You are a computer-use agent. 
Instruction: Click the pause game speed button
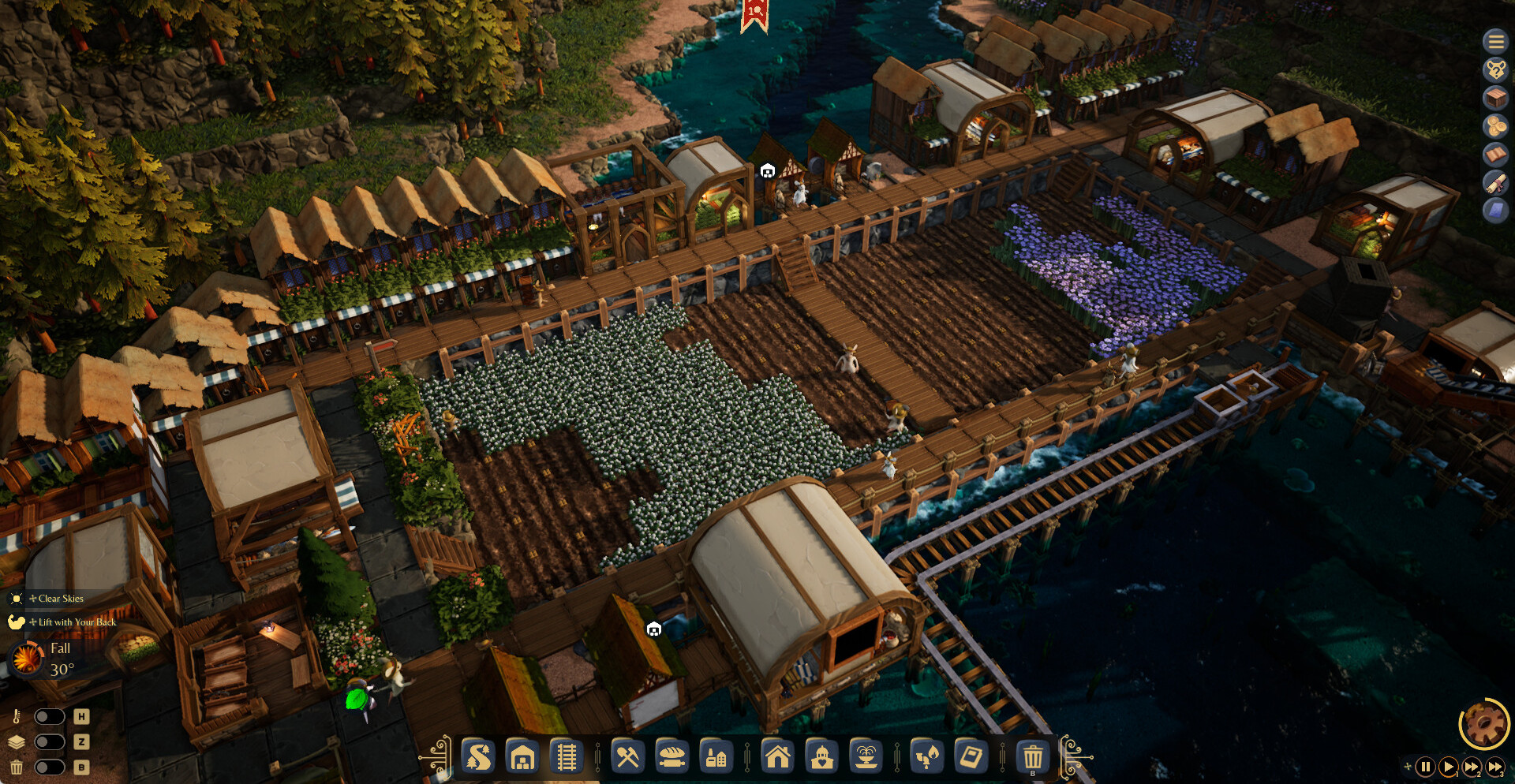[x=1425, y=766]
